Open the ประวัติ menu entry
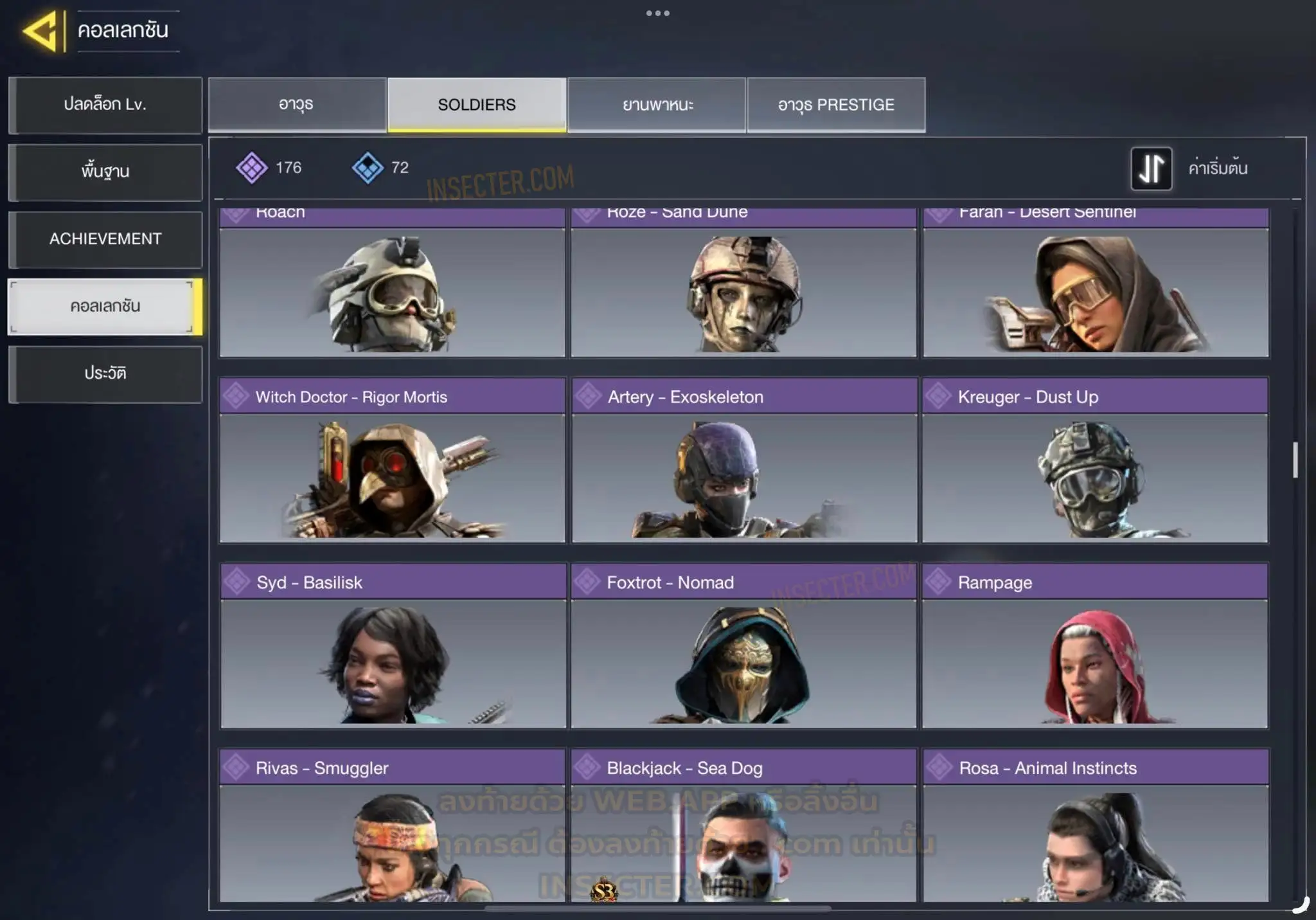Image resolution: width=1316 pixels, height=920 pixels. tap(105, 374)
